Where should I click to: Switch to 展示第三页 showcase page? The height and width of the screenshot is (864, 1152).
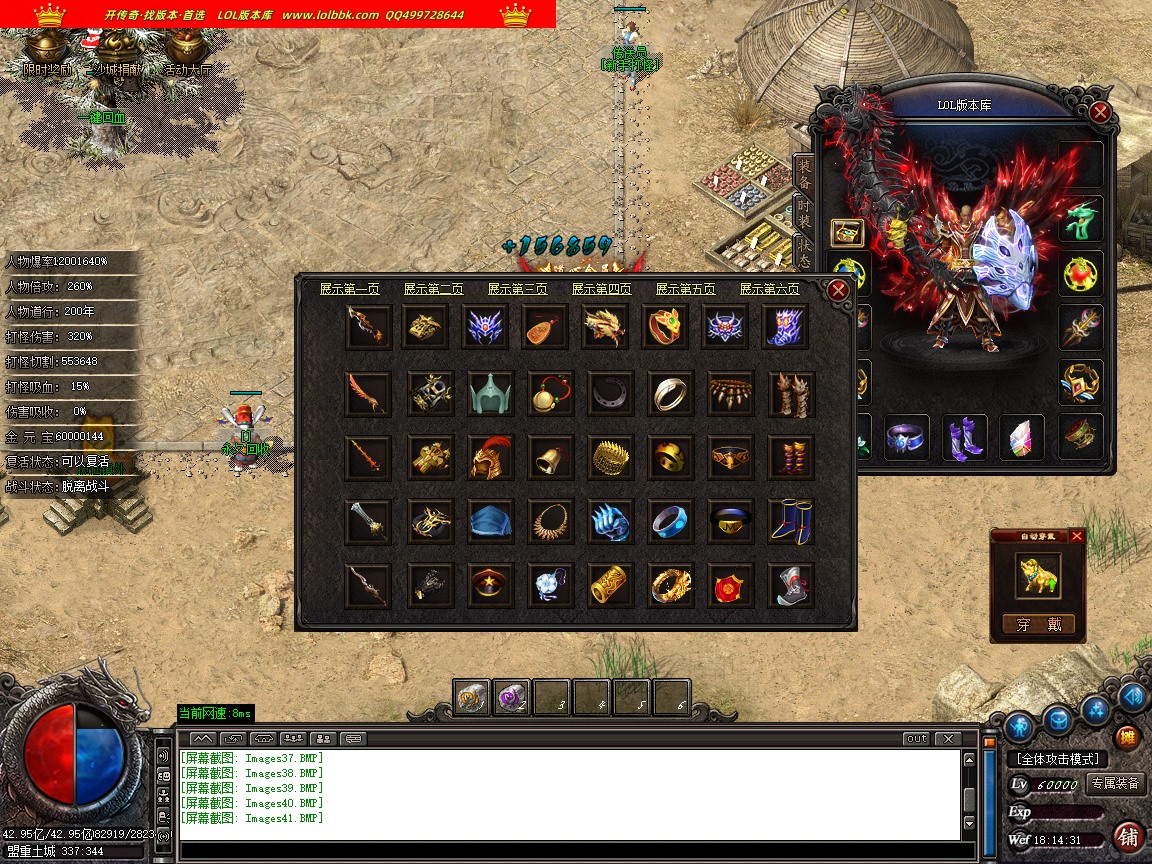coord(518,289)
